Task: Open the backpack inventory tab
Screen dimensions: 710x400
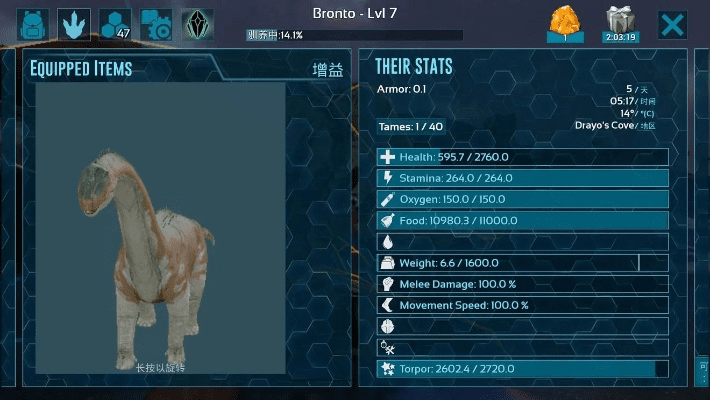Action: [x=34, y=24]
